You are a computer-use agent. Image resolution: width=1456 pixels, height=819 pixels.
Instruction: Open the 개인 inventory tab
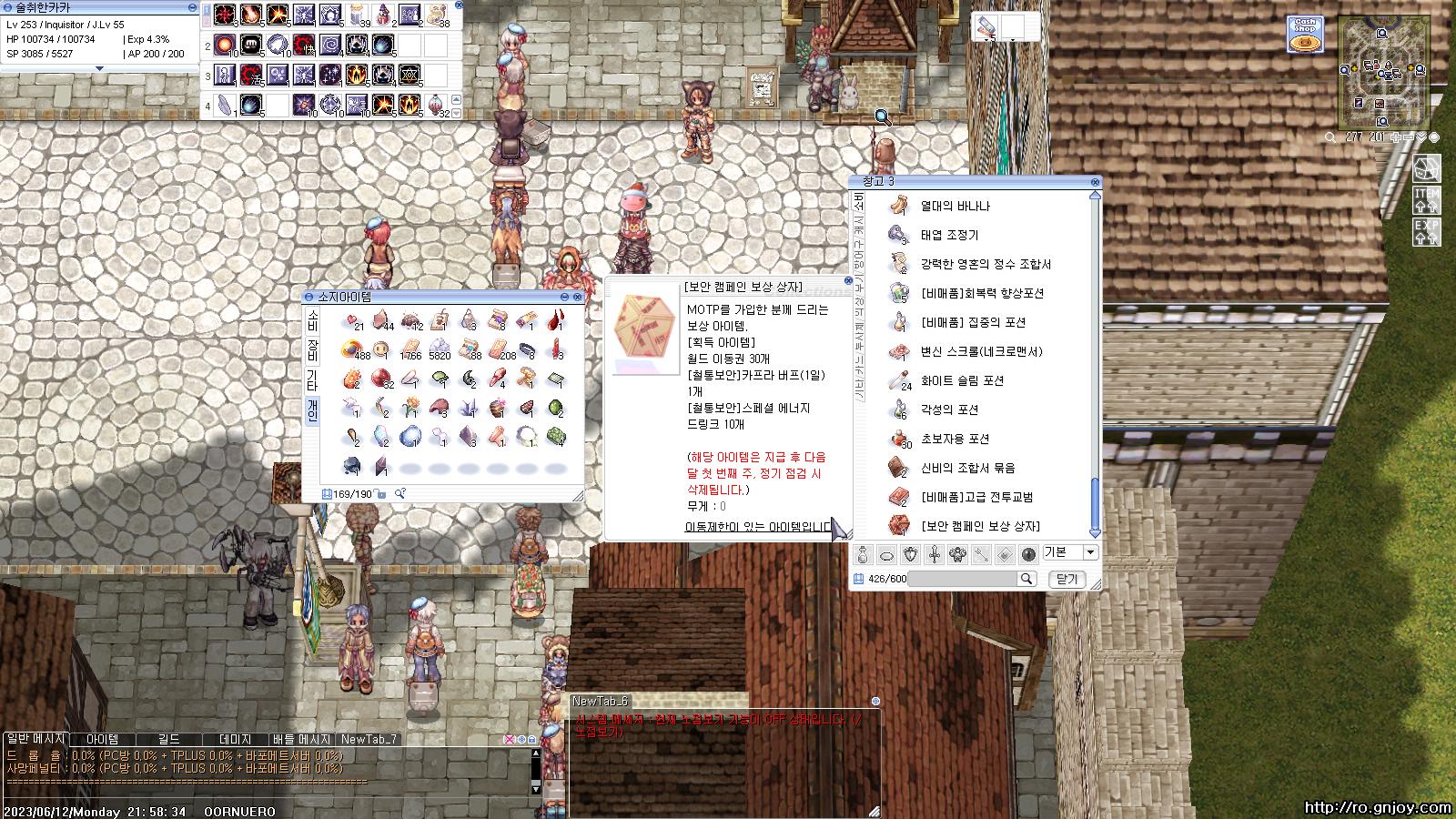[312, 409]
